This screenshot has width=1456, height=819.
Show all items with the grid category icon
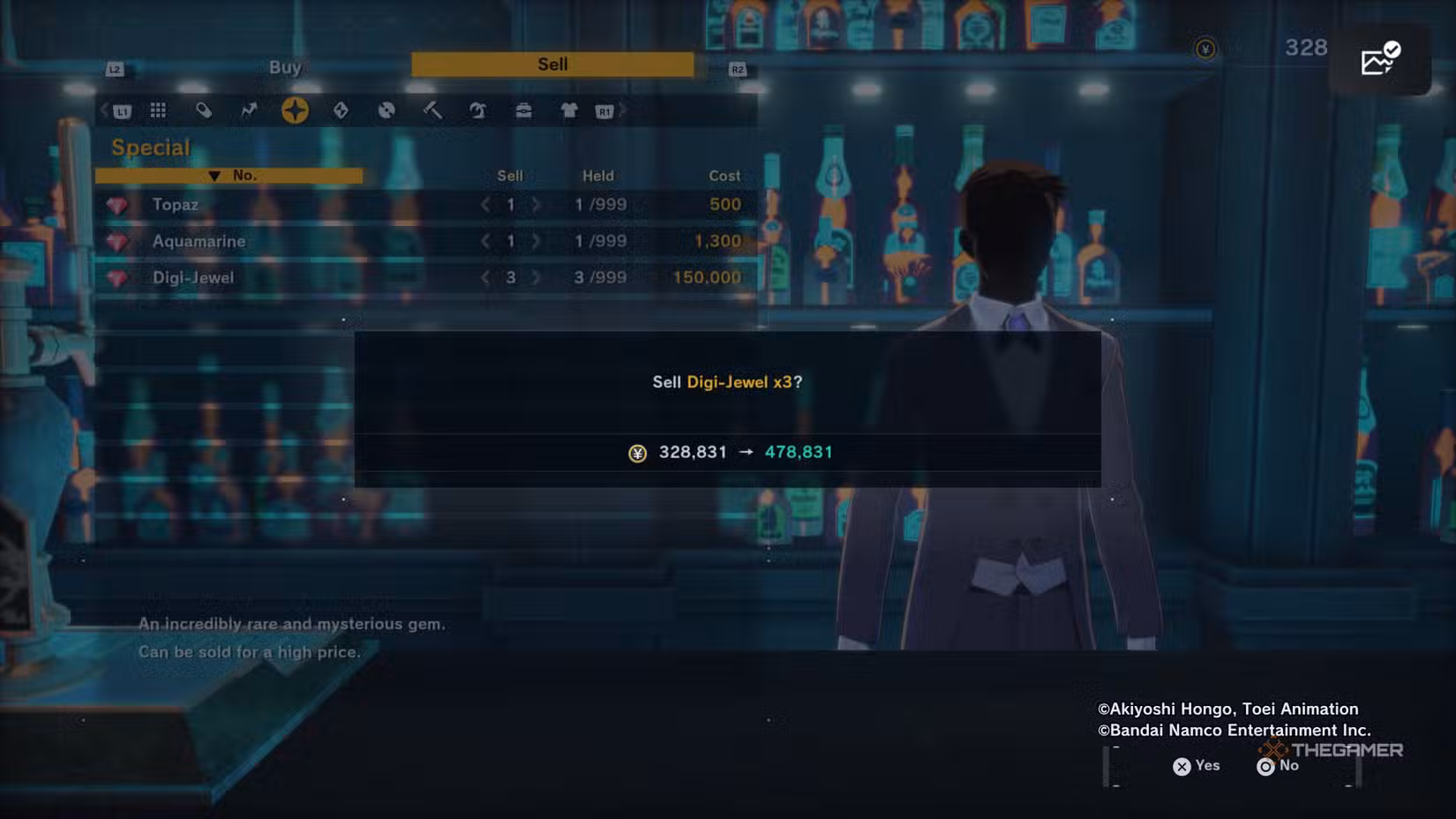(x=158, y=110)
